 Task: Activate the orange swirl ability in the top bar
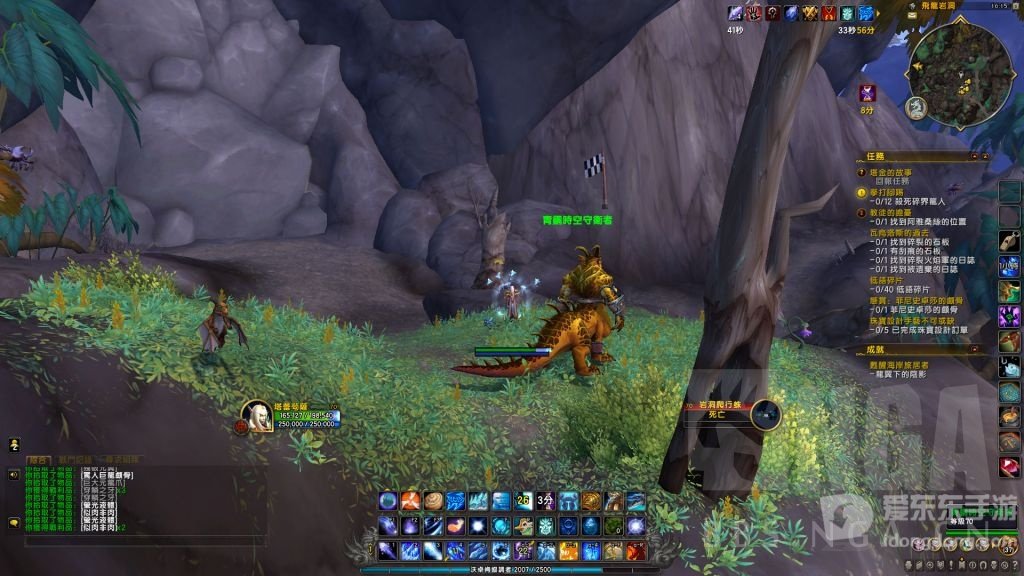(x=410, y=501)
